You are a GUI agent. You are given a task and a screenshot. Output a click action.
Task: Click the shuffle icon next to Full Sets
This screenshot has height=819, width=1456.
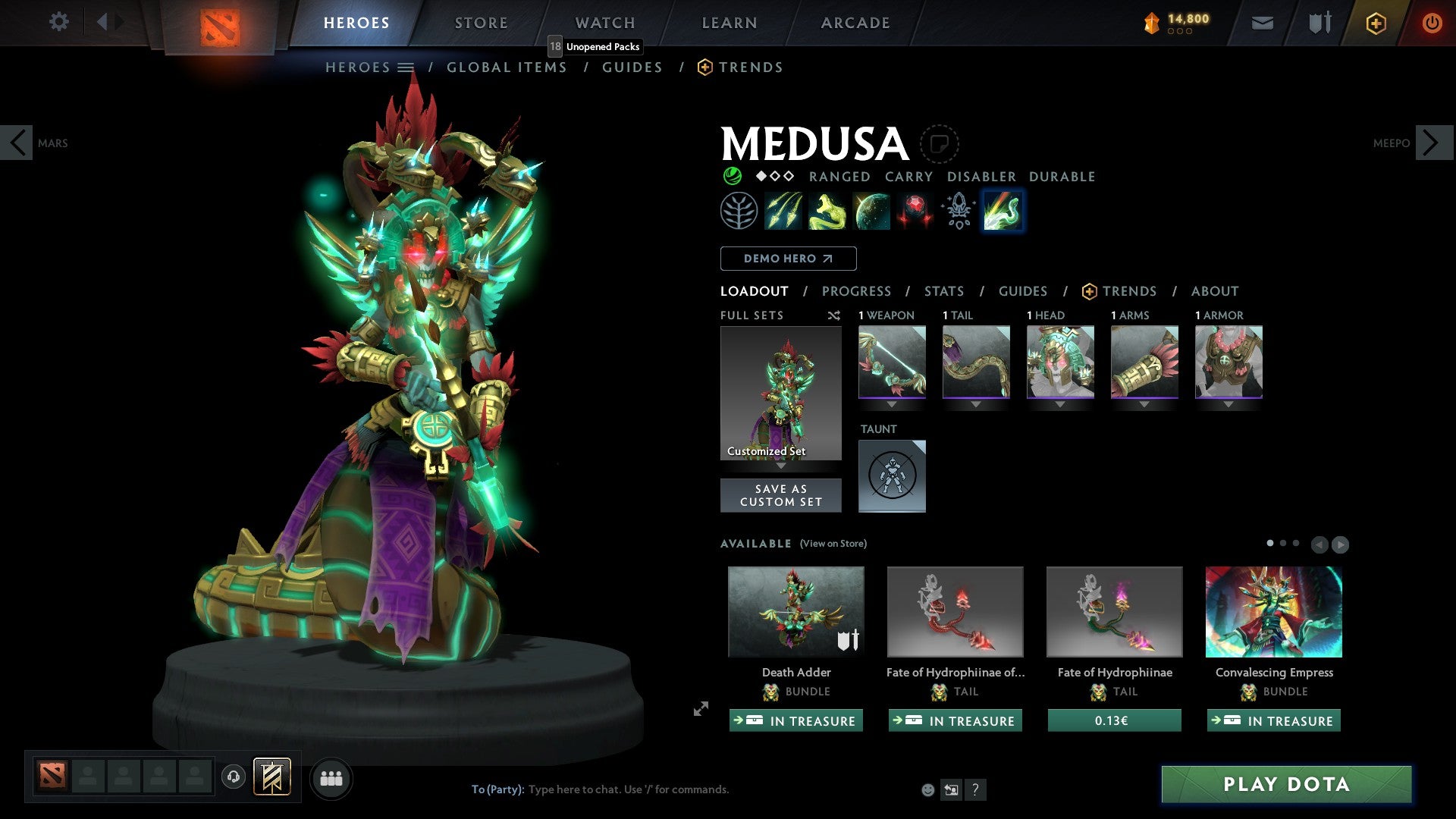click(833, 315)
